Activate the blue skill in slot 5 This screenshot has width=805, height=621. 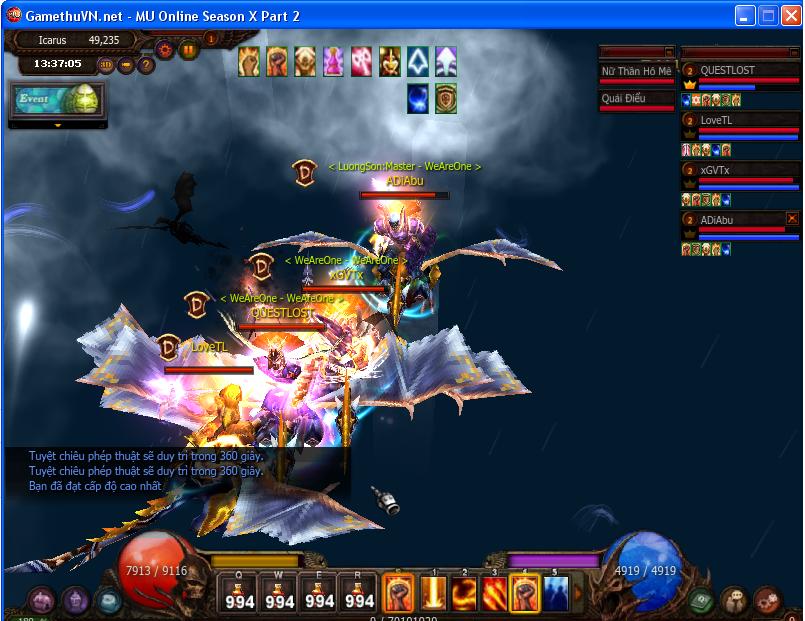click(555, 593)
